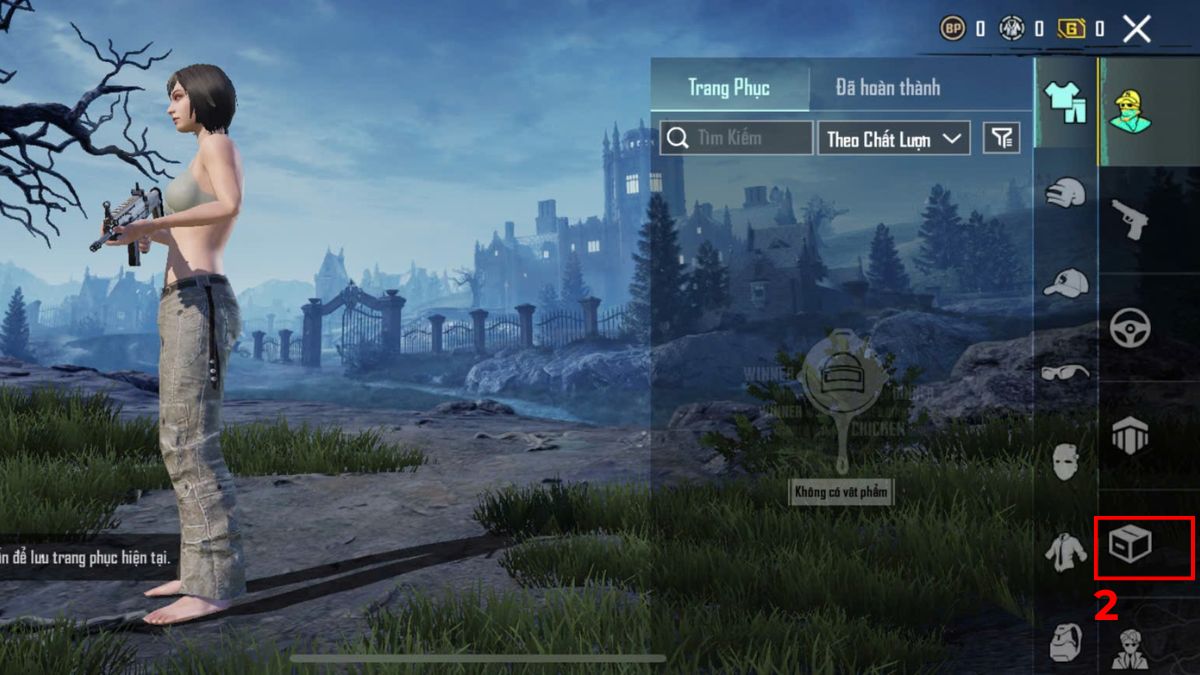This screenshot has width=1200, height=675.
Task: Select the shirt and pants outfit category
Action: pos(1065,102)
